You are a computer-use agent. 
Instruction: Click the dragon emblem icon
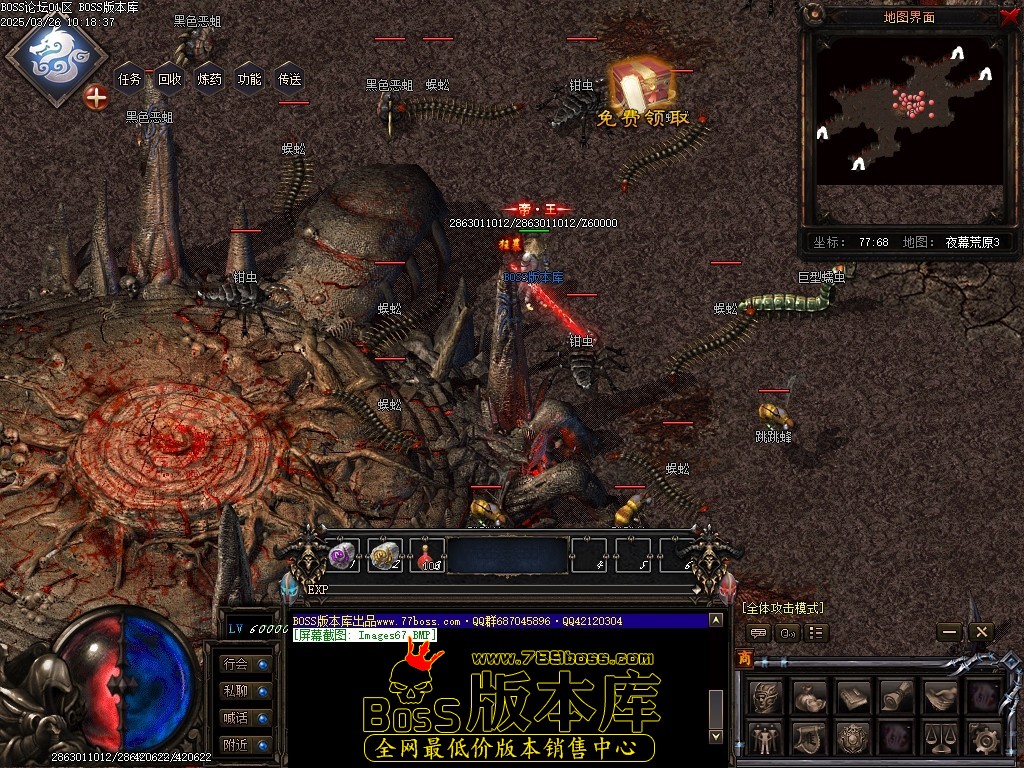(56, 53)
